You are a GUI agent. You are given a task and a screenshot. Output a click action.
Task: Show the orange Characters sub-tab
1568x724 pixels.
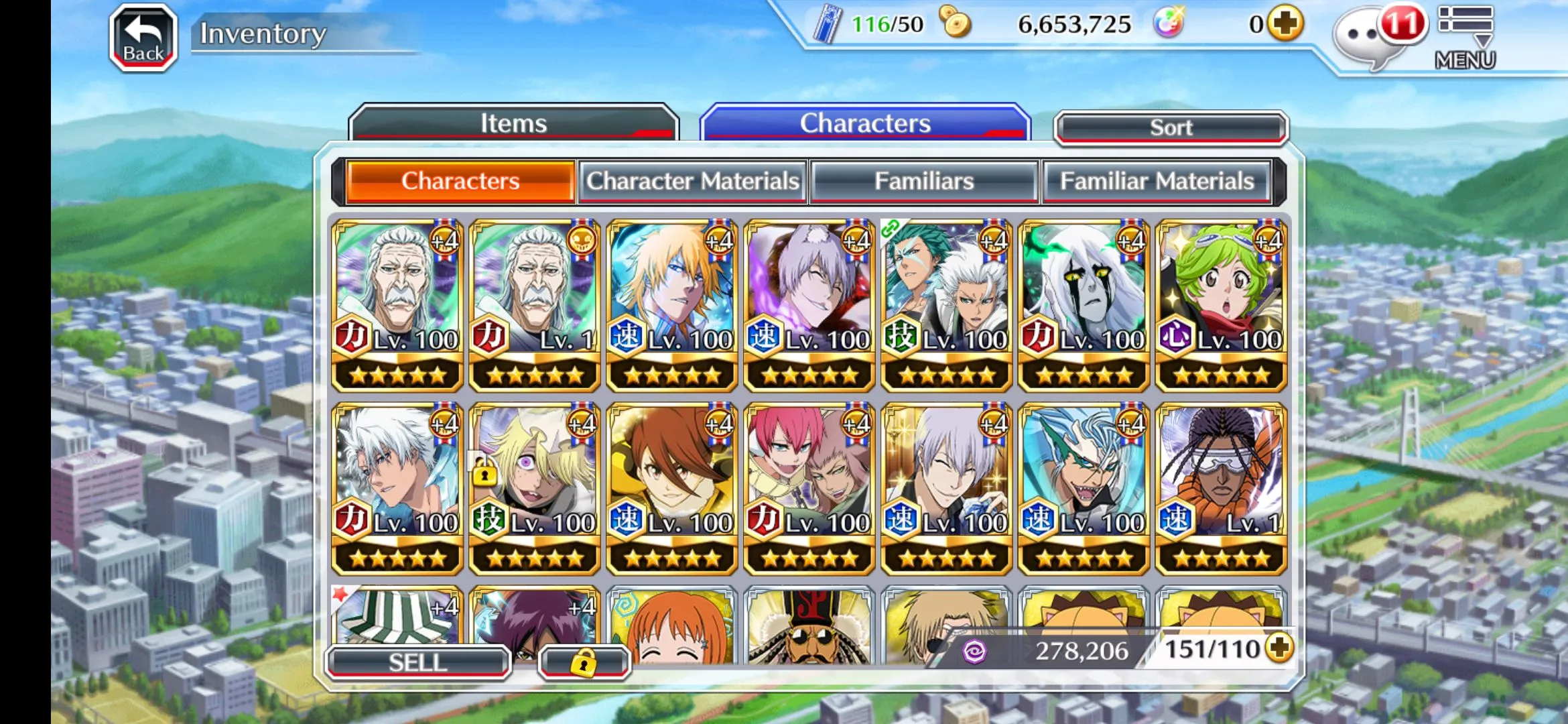460,181
